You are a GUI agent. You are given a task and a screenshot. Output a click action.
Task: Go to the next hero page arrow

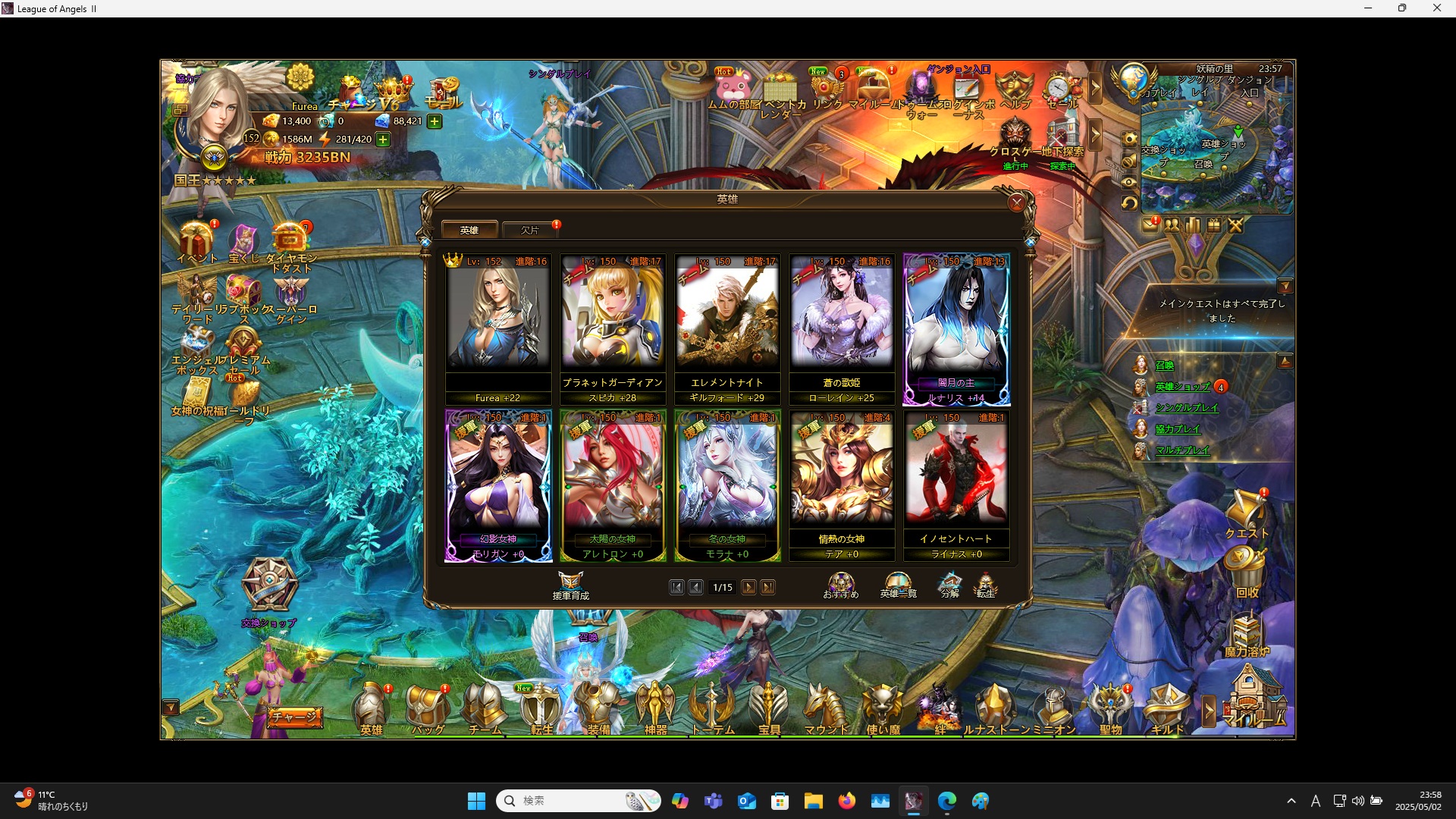pos(749,587)
